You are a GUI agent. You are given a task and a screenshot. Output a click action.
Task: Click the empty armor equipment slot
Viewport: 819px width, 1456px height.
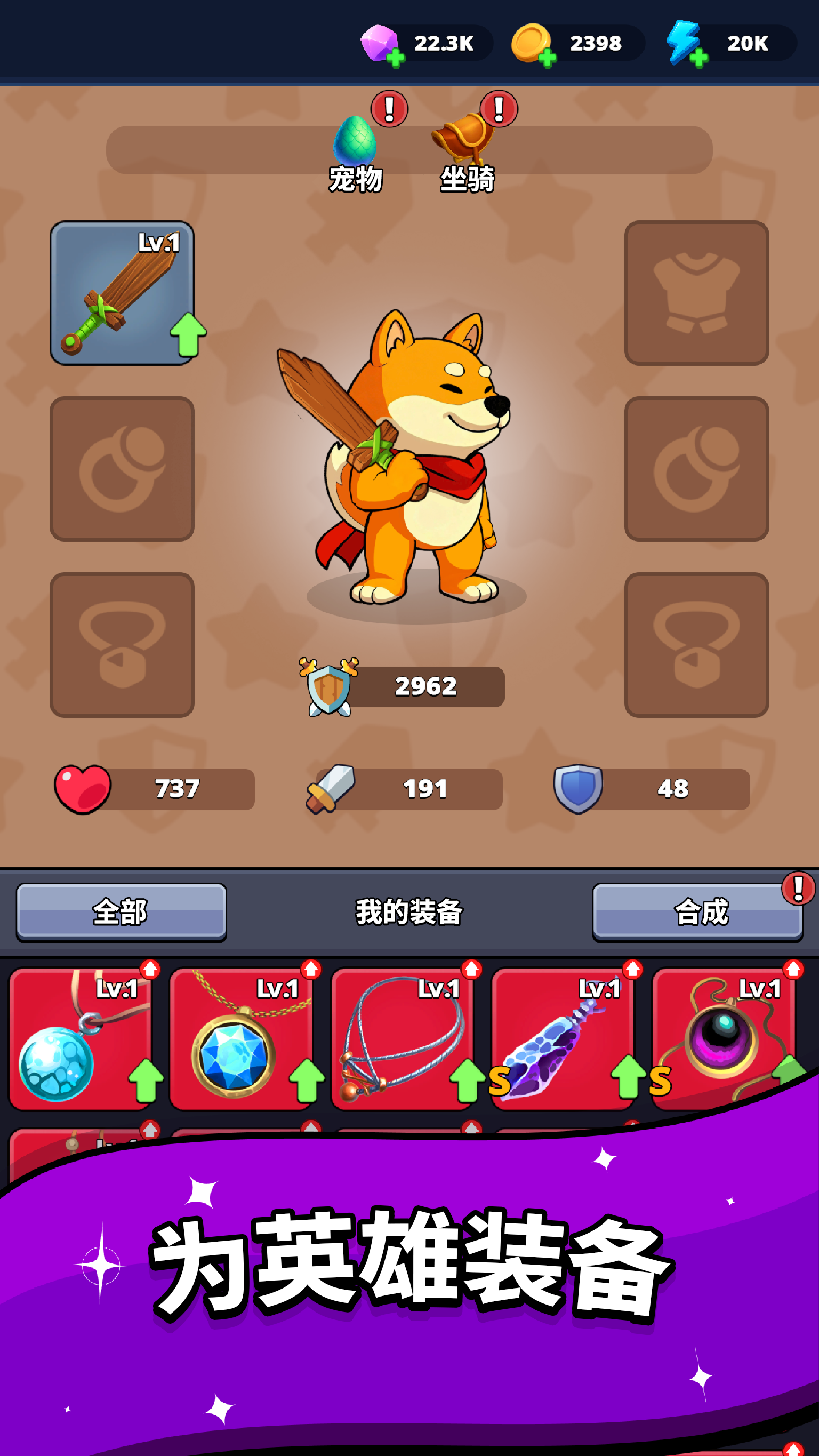pos(696,294)
